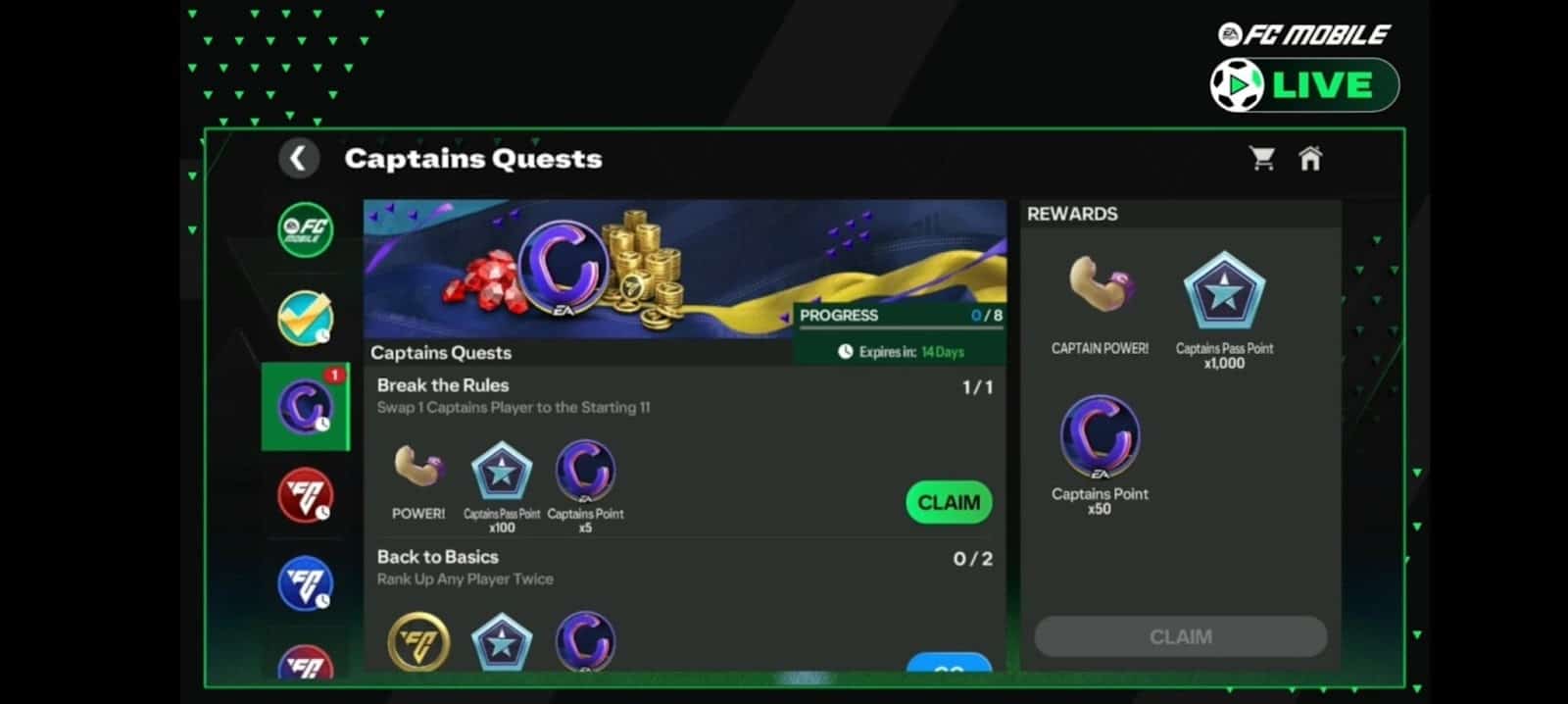
Task: Select the green EA FC Mobile quest tab
Action: click(x=305, y=229)
